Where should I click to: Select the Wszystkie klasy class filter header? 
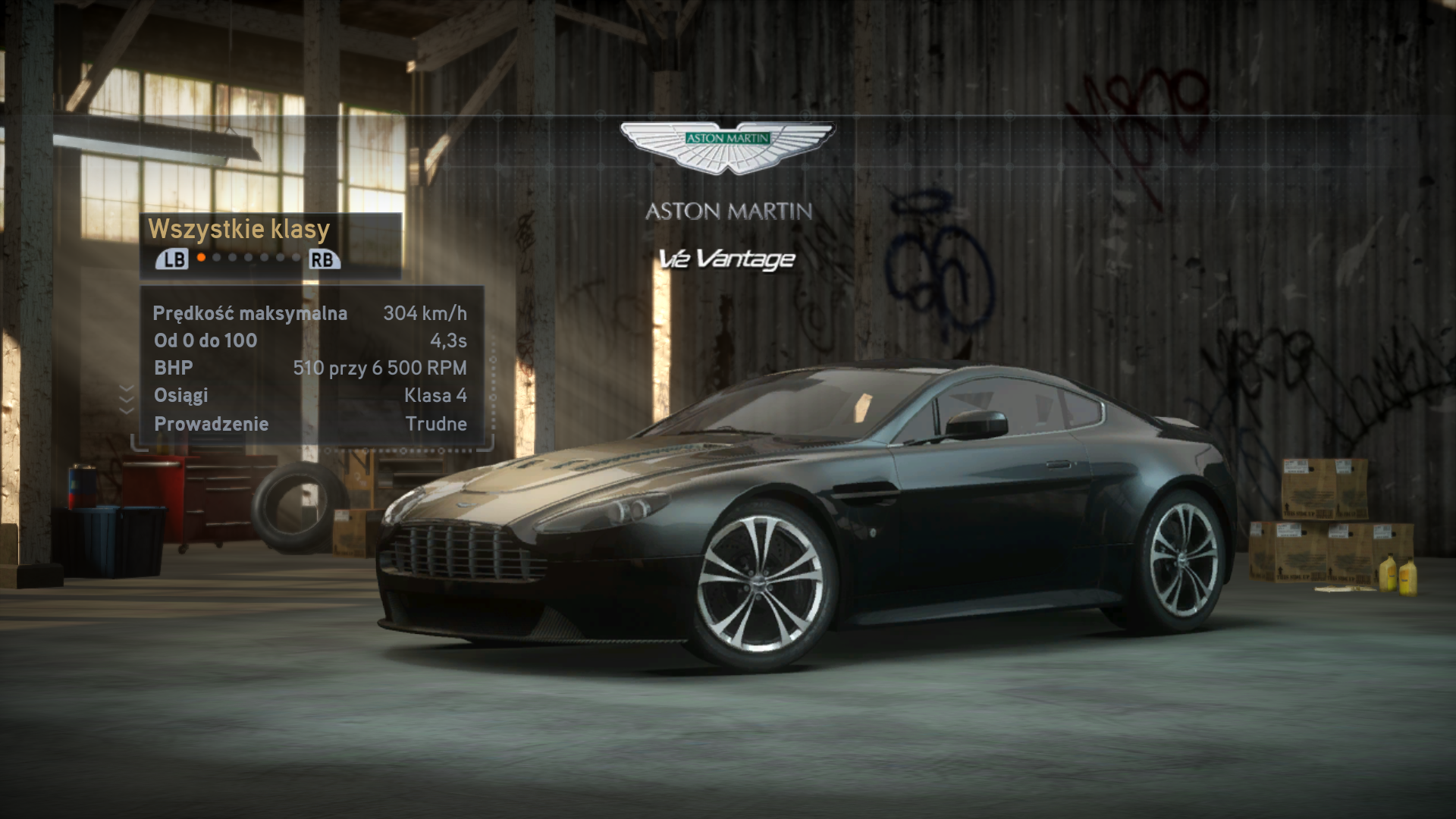click(239, 229)
